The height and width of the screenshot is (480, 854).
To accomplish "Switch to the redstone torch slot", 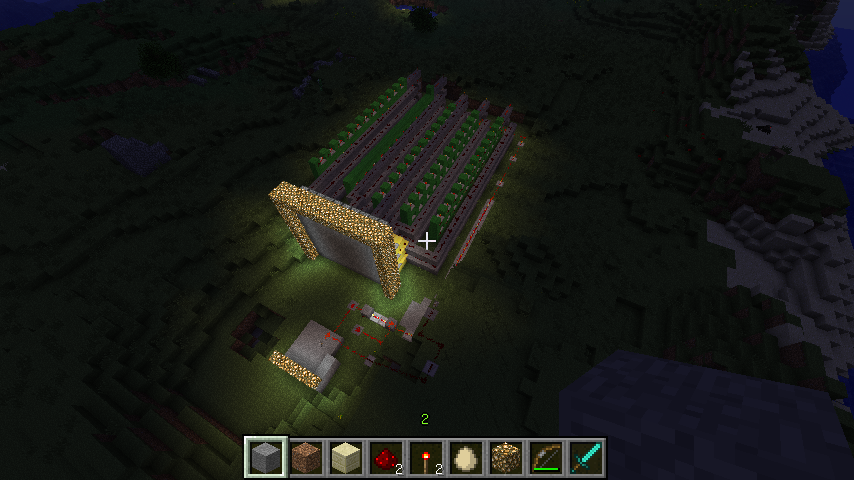I will tap(426, 457).
